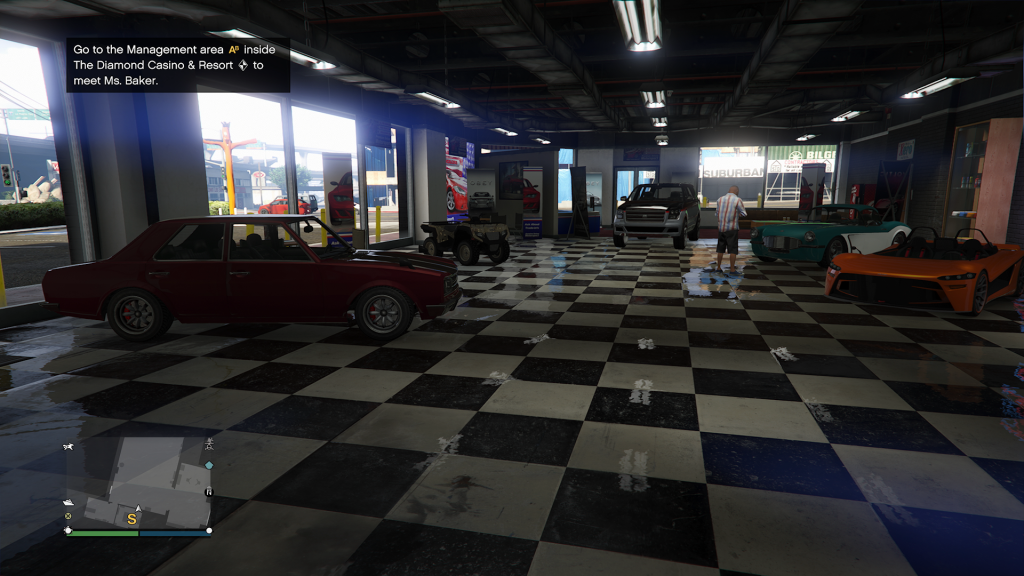The width and height of the screenshot is (1024, 576).
Task: Select the yellow crossed-circle blip on minimap
Action: (x=68, y=516)
